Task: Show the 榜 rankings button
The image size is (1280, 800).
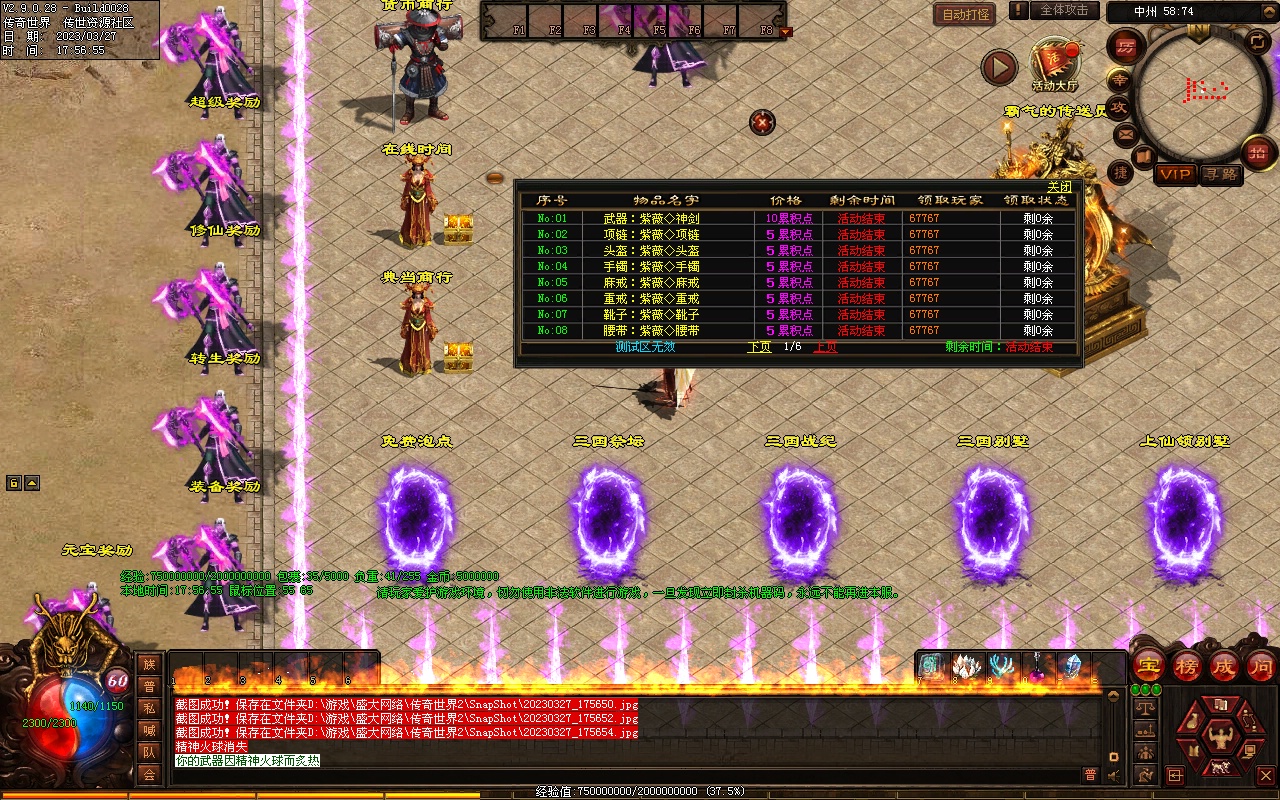Action: (1187, 666)
